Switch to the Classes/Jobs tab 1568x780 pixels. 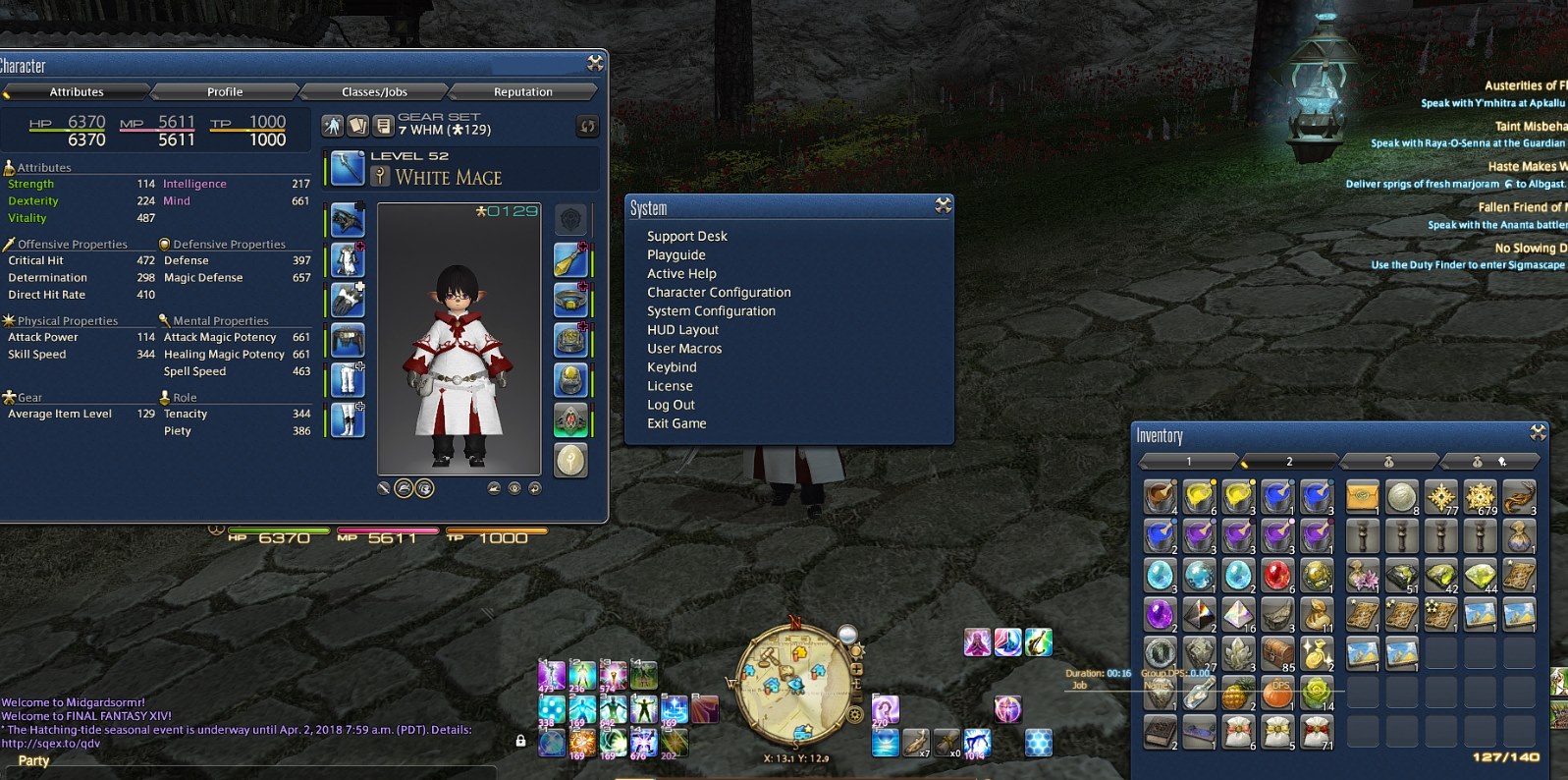point(376,91)
